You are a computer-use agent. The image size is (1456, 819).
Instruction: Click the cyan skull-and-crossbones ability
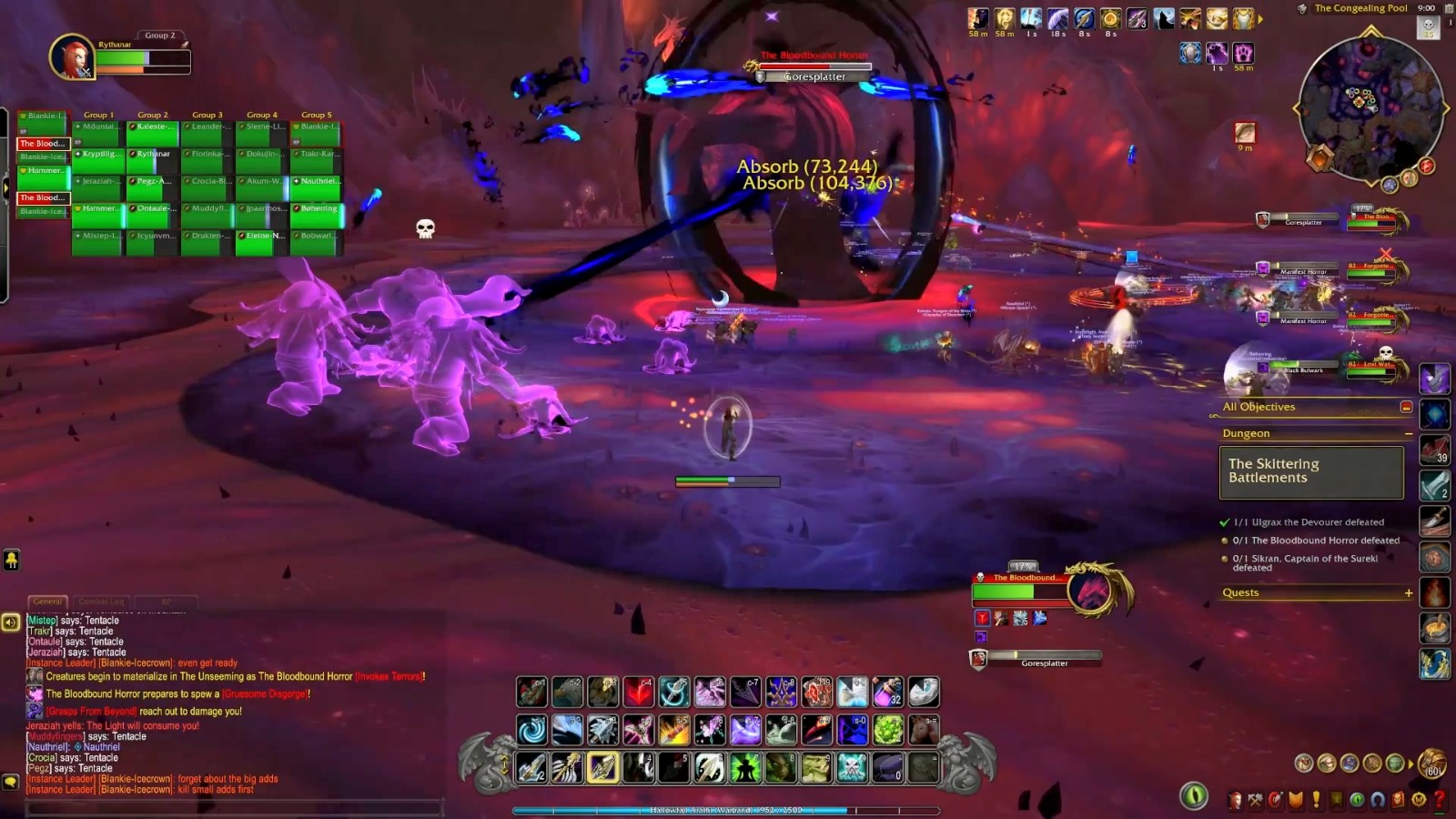click(x=852, y=767)
